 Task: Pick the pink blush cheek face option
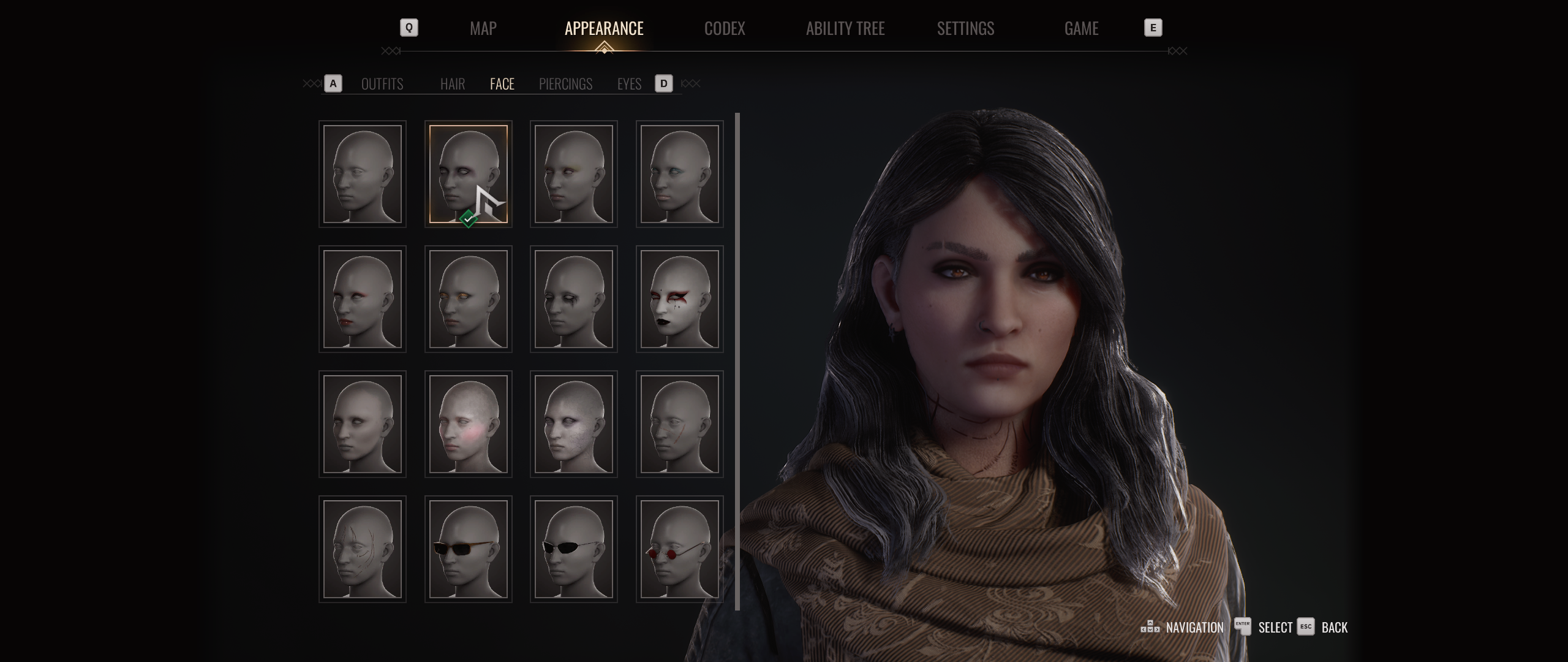(468, 424)
